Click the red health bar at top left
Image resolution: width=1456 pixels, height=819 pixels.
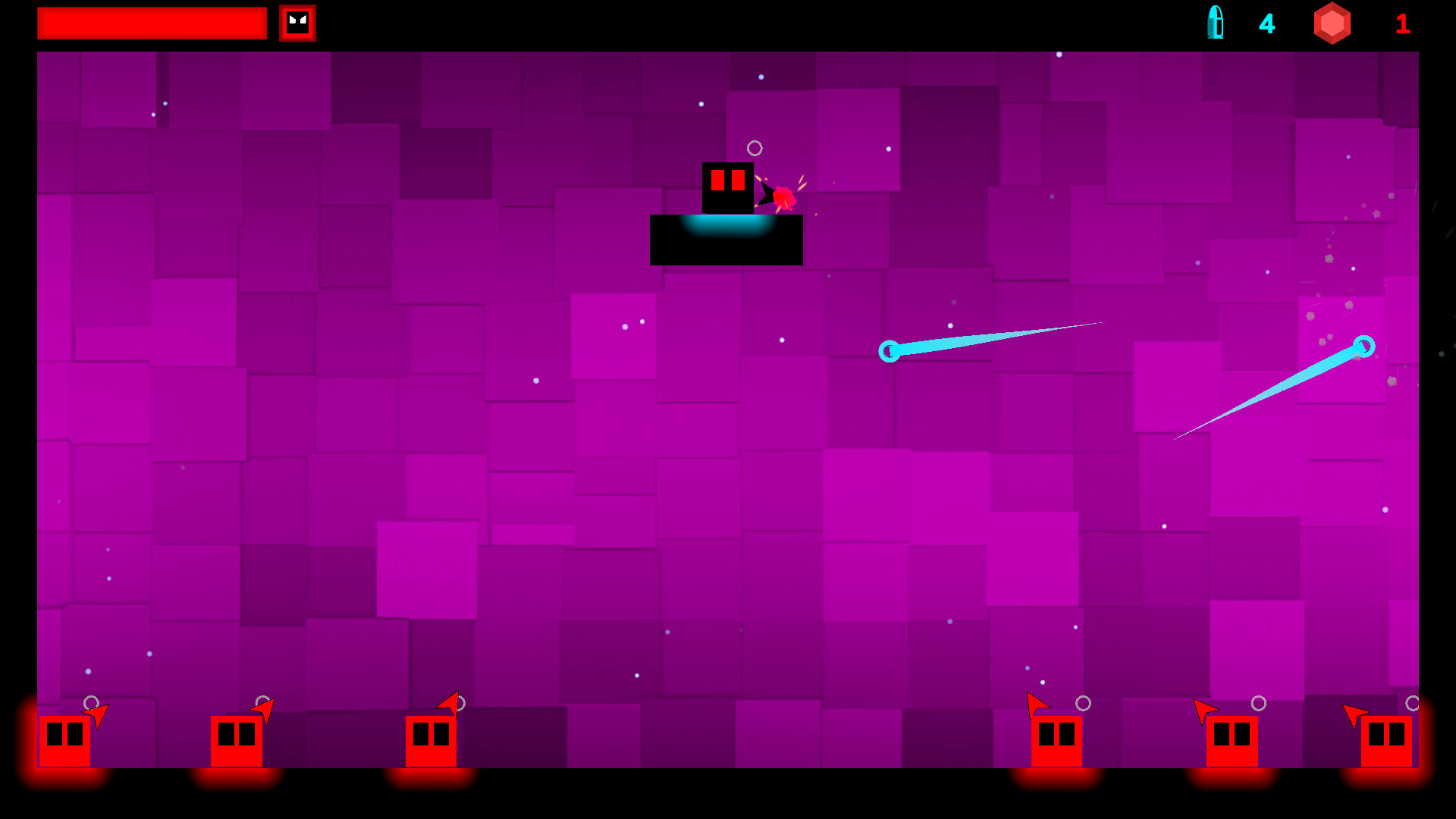click(152, 24)
